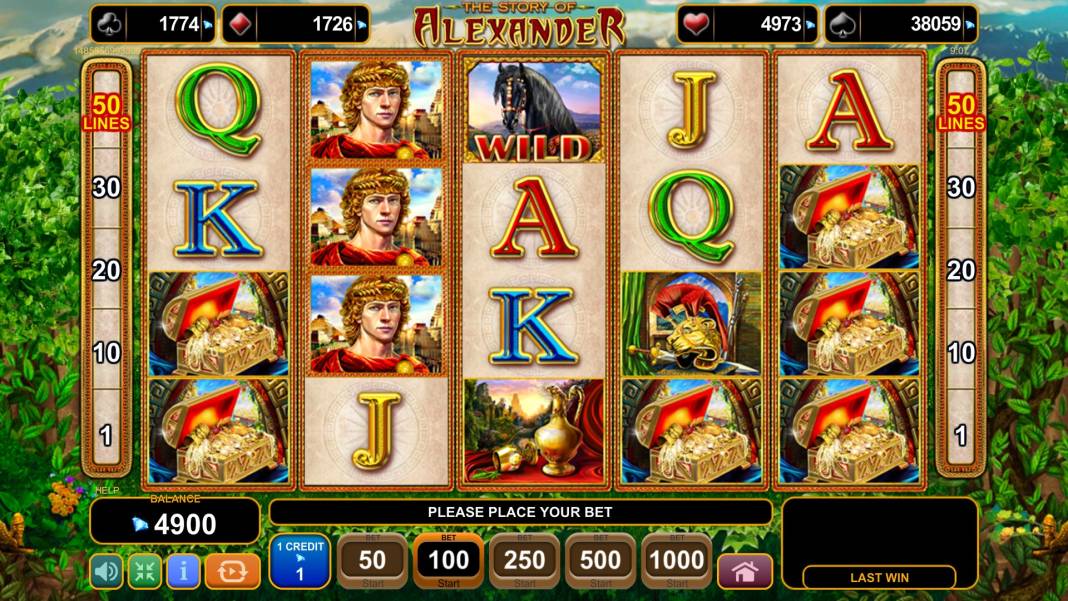Viewport: 1068px width, 601px height.
Task: Start a spin with bet 50
Action: pos(372,562)
